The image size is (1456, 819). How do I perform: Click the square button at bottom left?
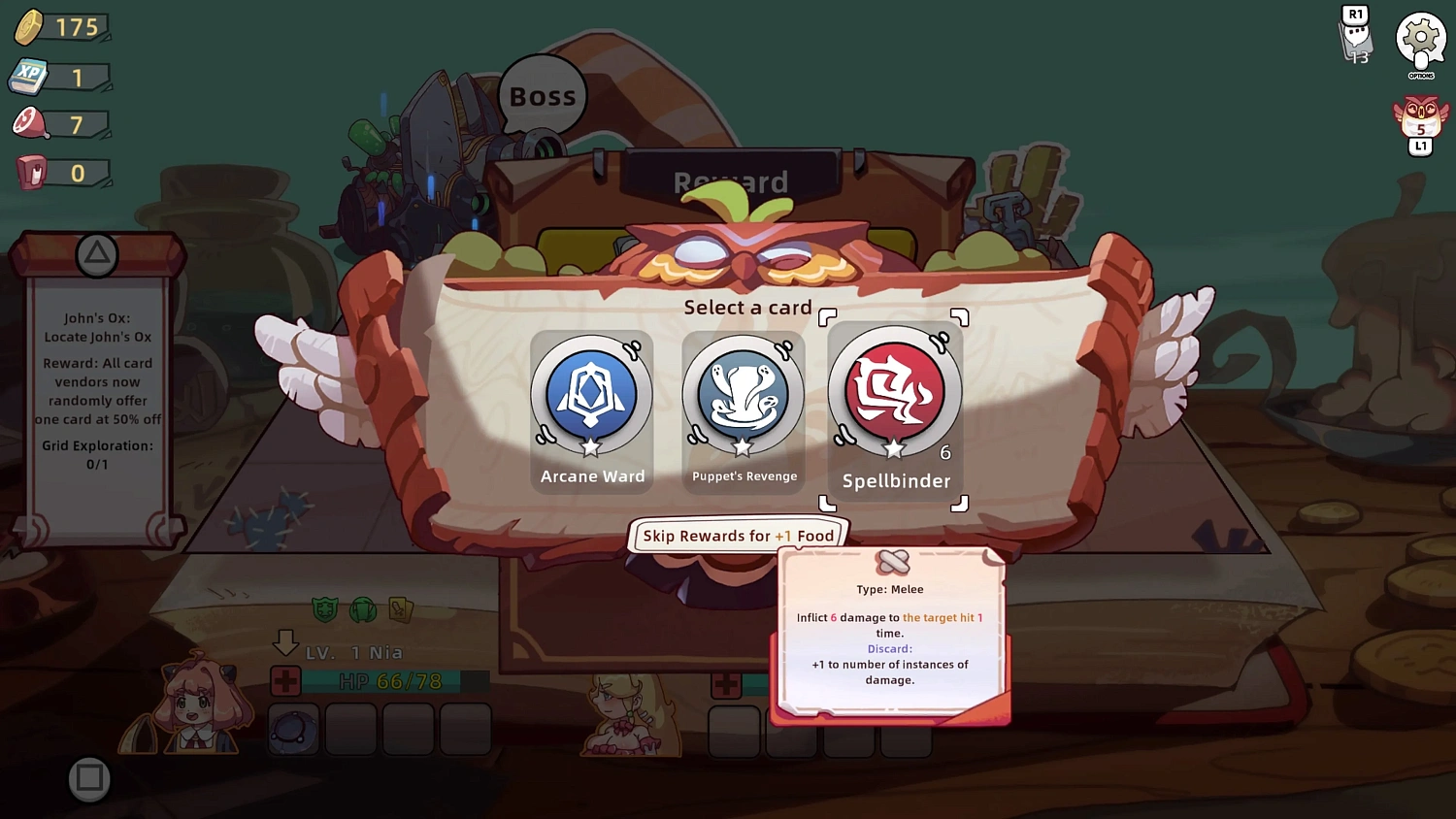pyautogui.click(x=89, y=779)
